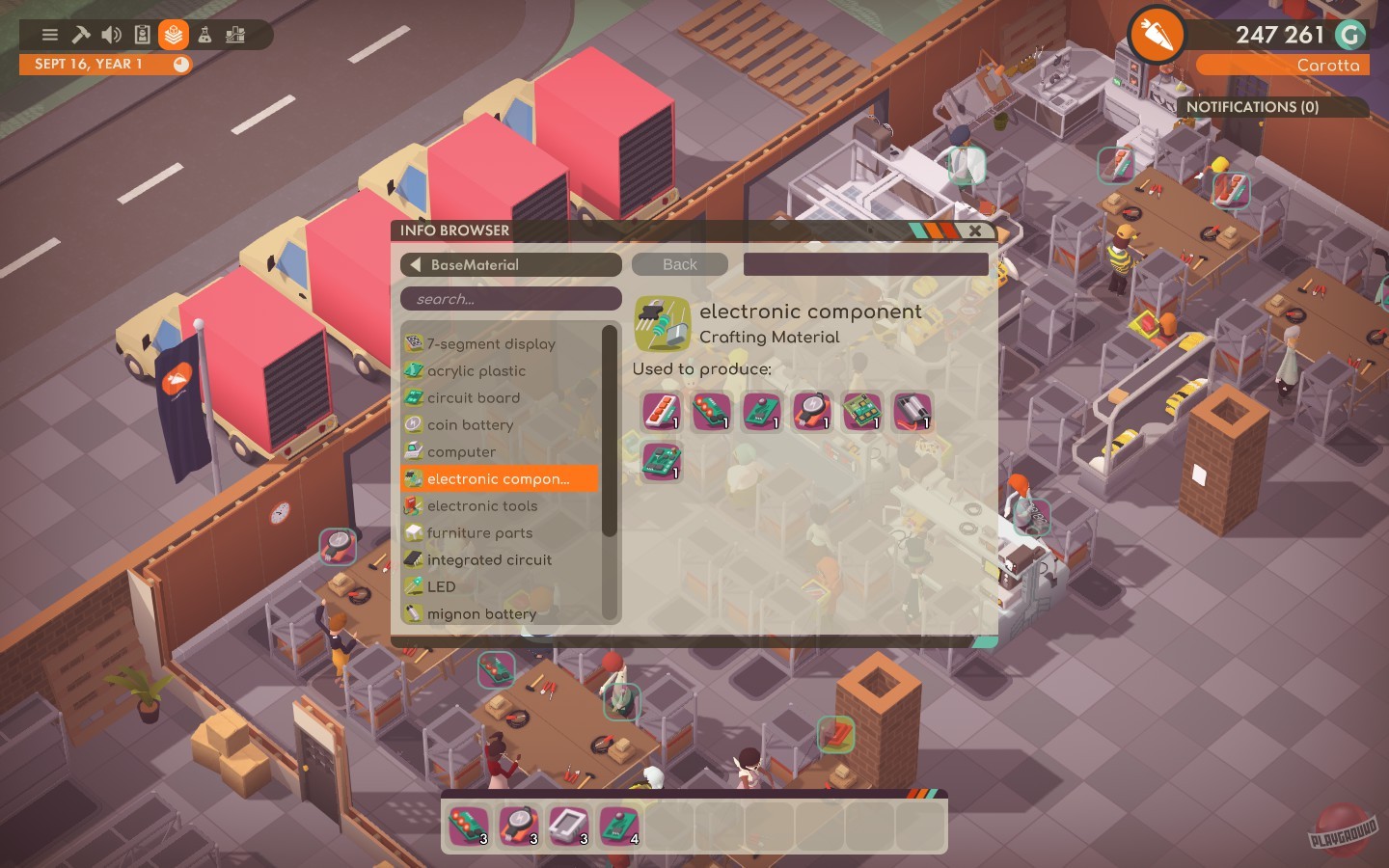The width and height of the screenshot is (1389, 868).
Task: Open the 7-segment display produce icon
Action: point(662,412)
